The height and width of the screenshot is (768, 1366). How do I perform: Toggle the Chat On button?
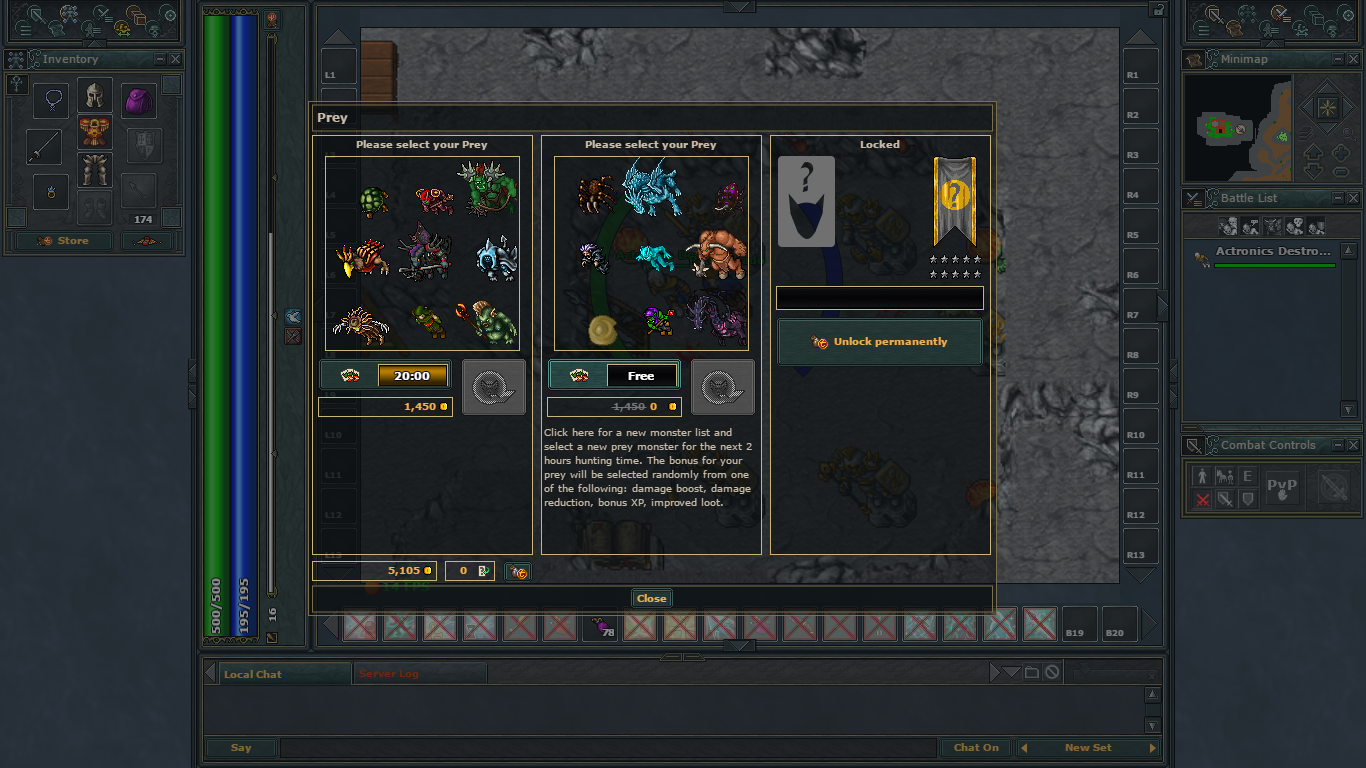pyautogui.click(x=976, y=748)
